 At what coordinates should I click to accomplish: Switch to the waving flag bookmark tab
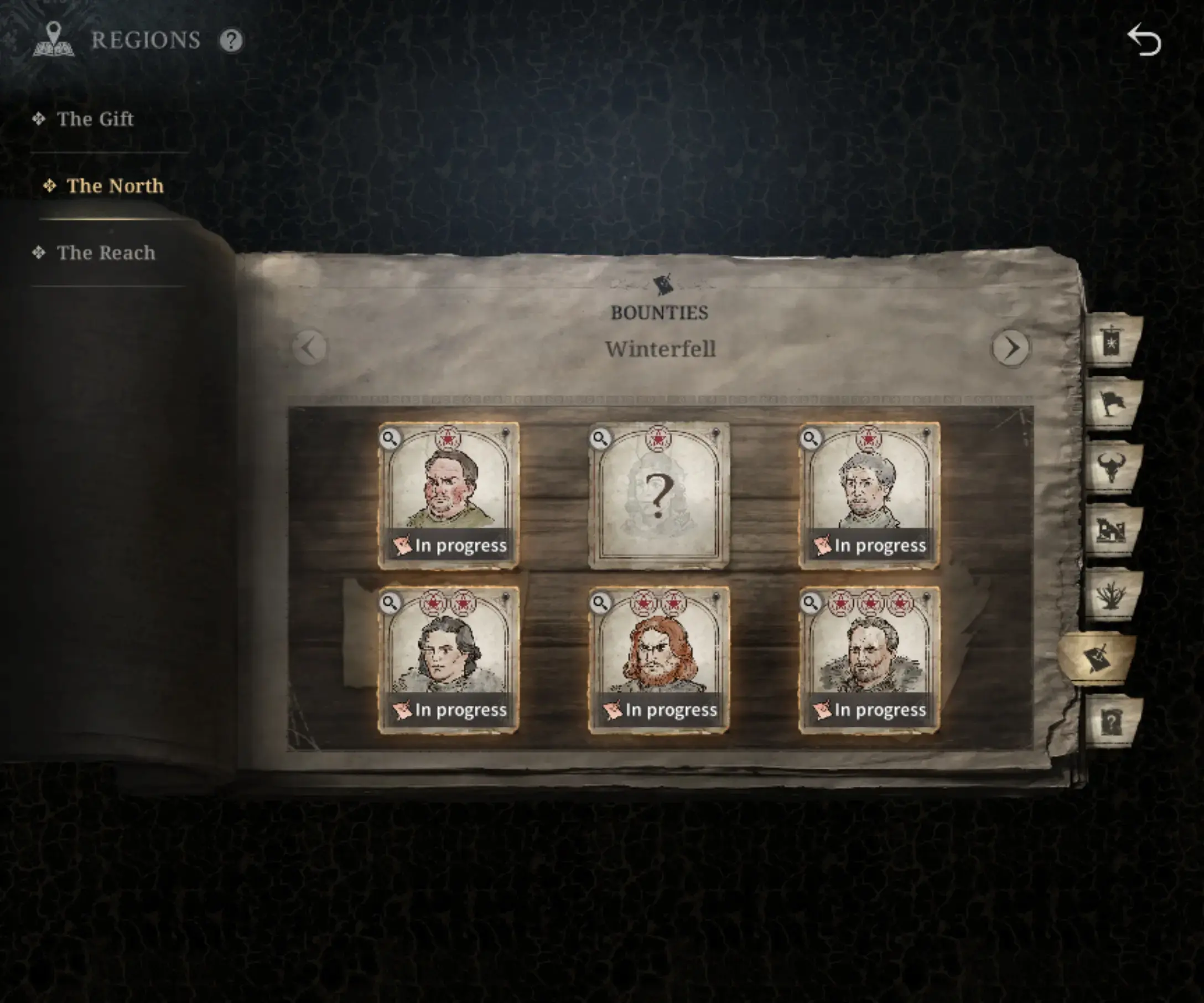click(1112, 404)
